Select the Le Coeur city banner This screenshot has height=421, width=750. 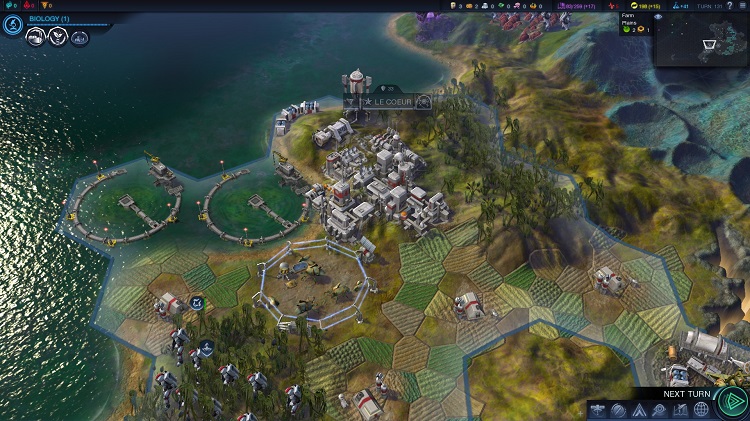pyautogui.click(x=387, y=102)
